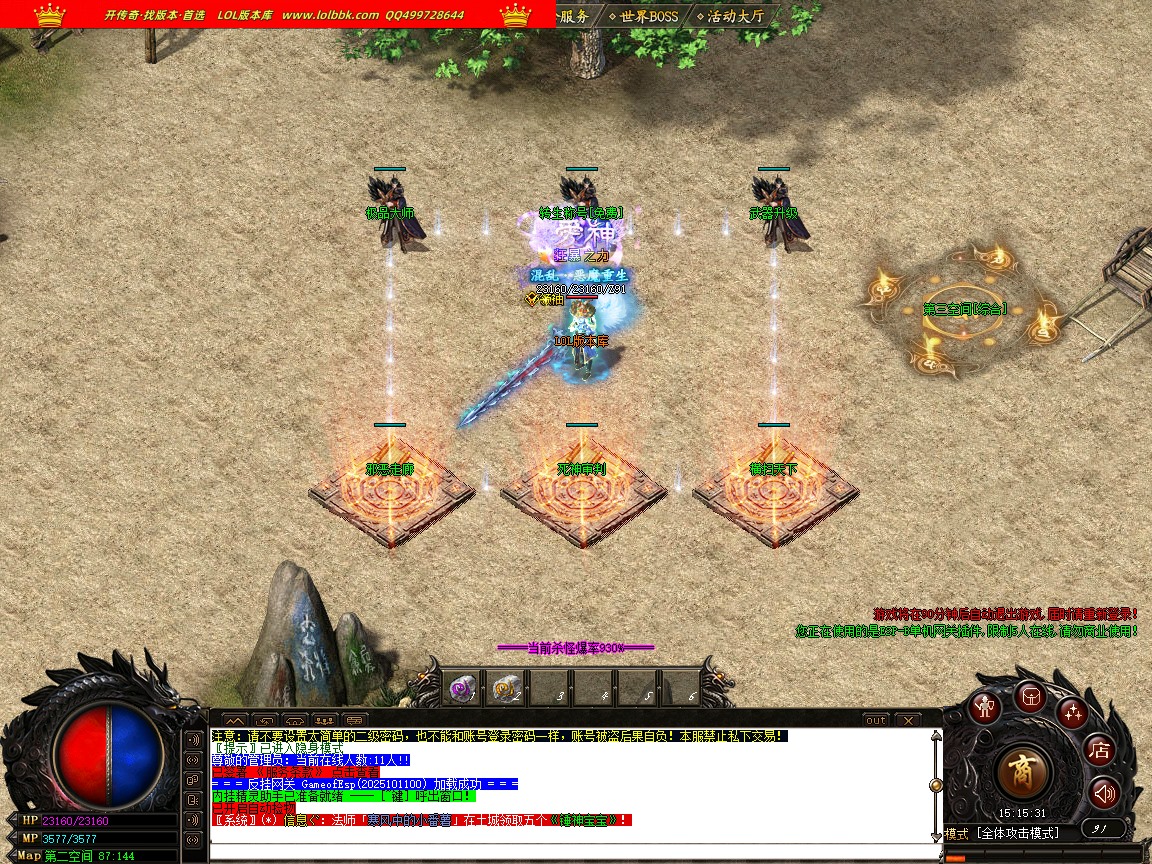This screenshot has height=864, width=1152.
Task: Use the orange scroll in hotbar slot 2
Action: (x=505, y=687)
